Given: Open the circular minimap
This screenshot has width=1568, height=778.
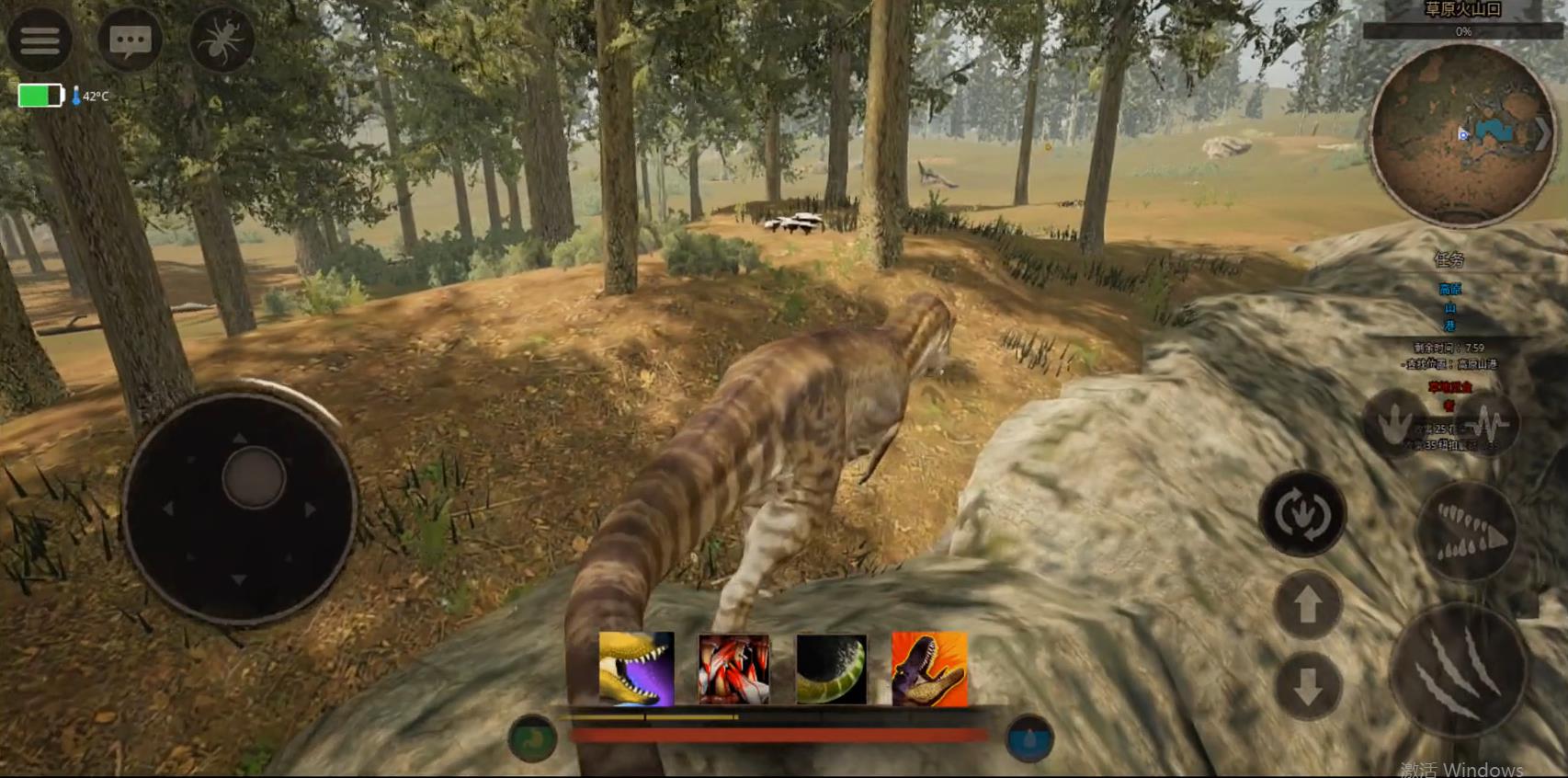Looking at the screenshot, I should 1461,134.
